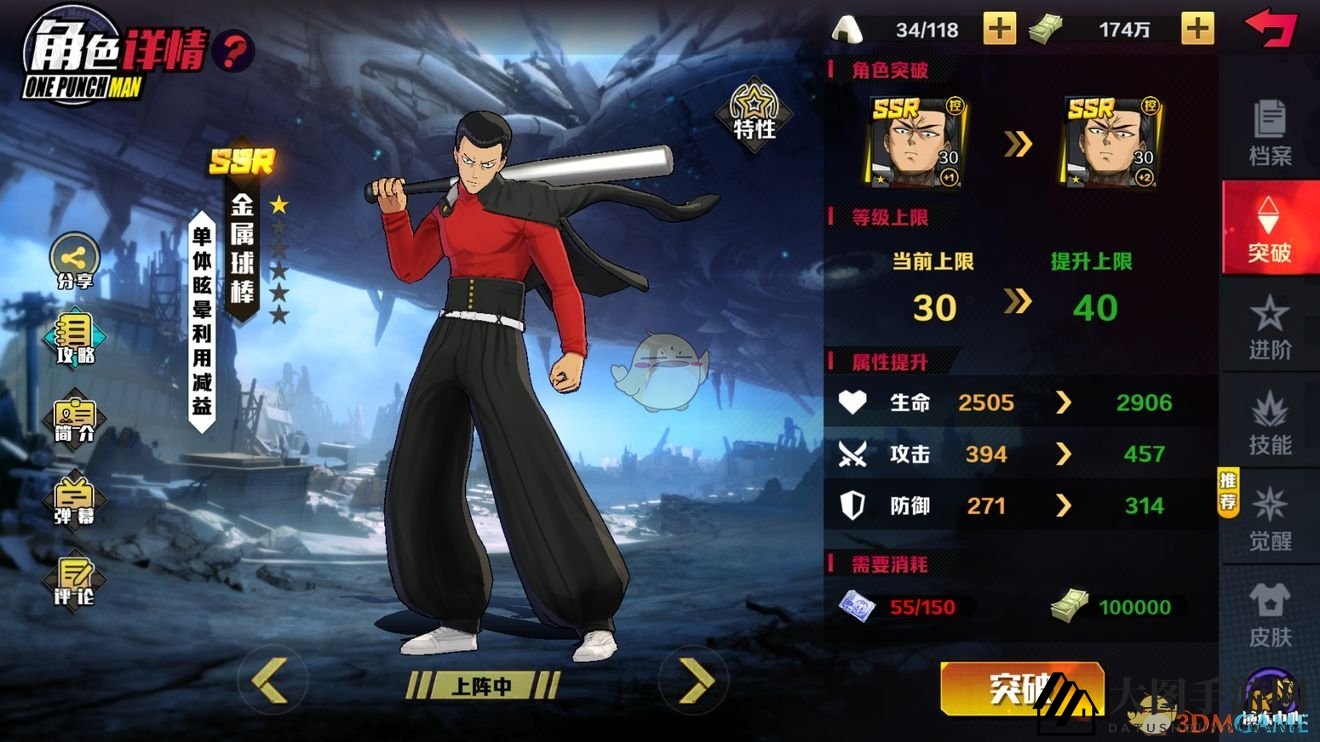Add more money via the plus button

click(1196, 28)
